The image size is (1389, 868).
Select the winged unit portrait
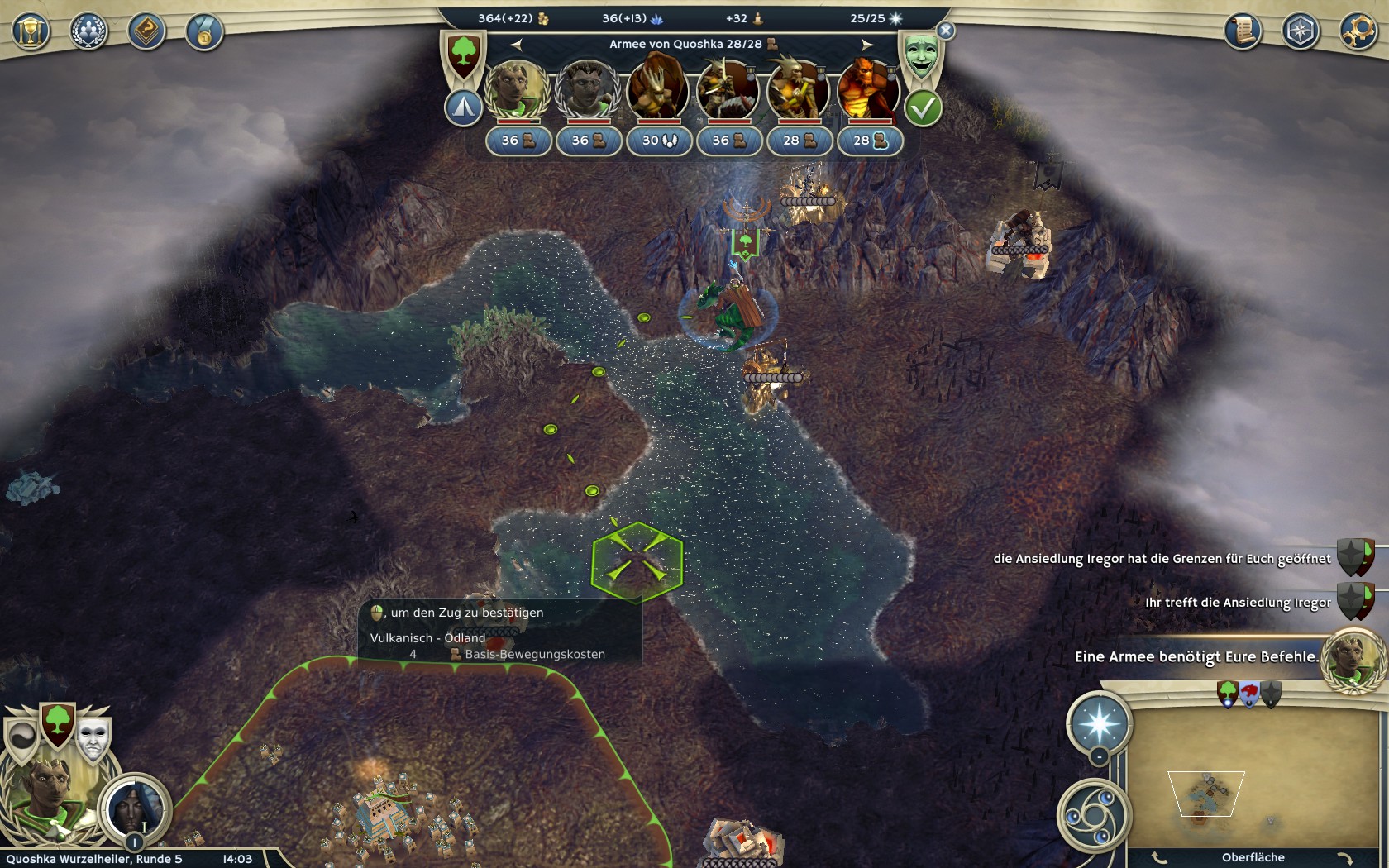pyautogui.click(x=658, y=89)
